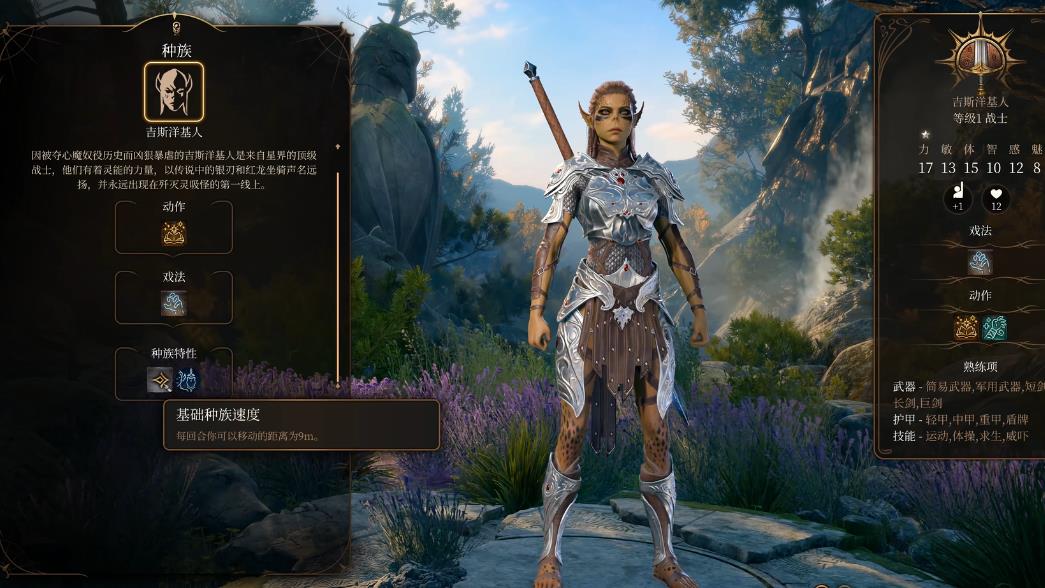Inspect the cantrip icon under 戏法 in the race panel
This screenshot has width=1045, height=588.
[174, 303]
